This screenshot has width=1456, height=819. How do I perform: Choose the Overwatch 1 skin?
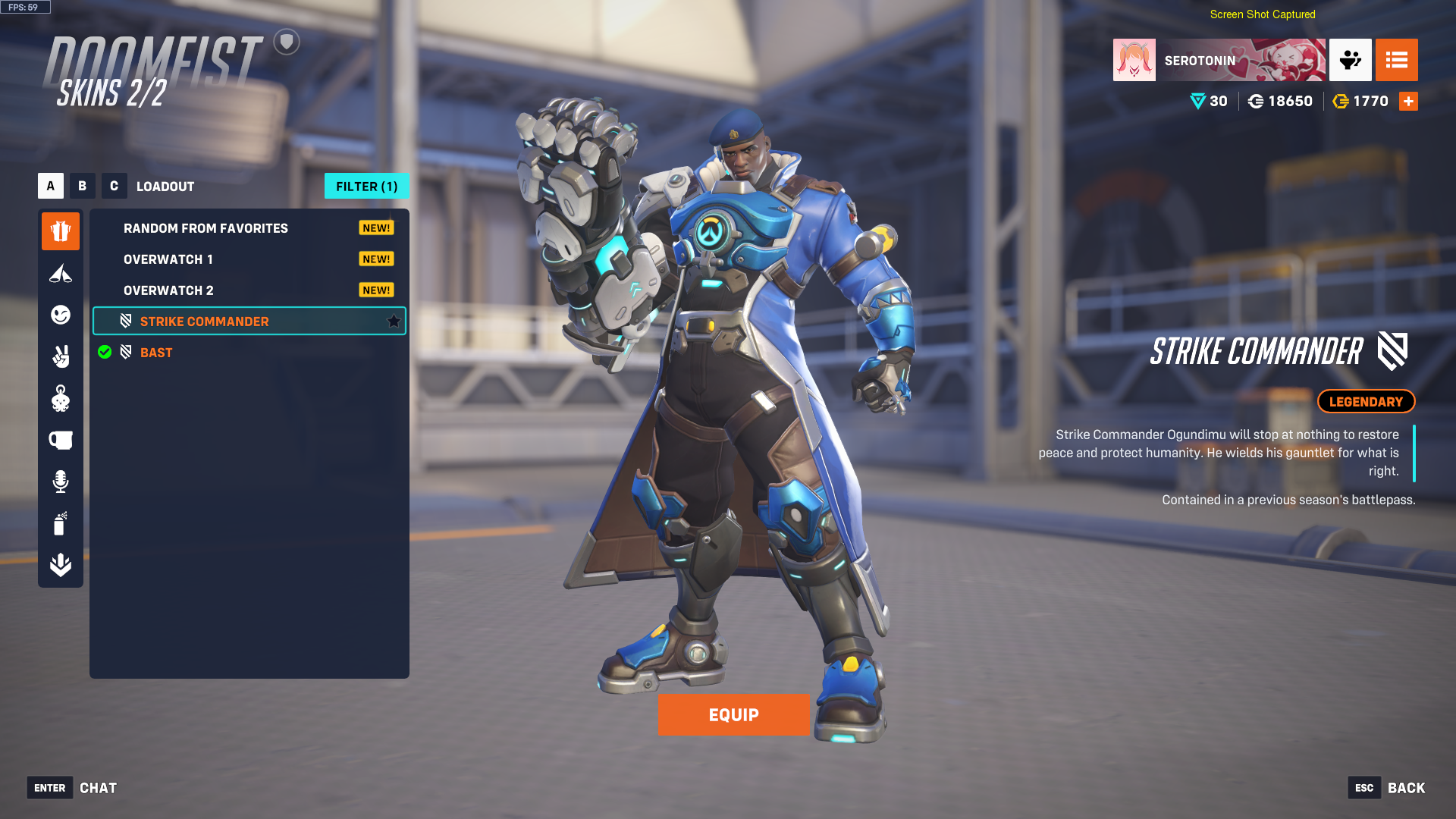[x=168, y=259]
